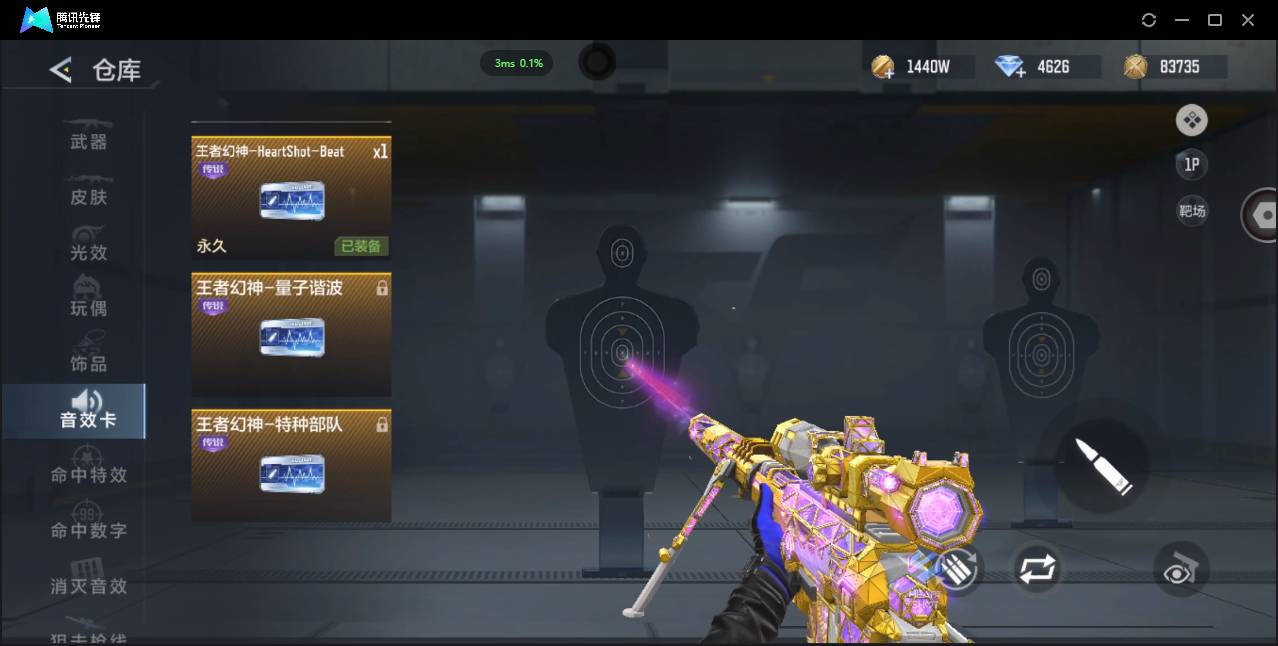The image size is (1278, 646).
Task: Switch to the 消灭音效 tab
Action: click(88, 586)
